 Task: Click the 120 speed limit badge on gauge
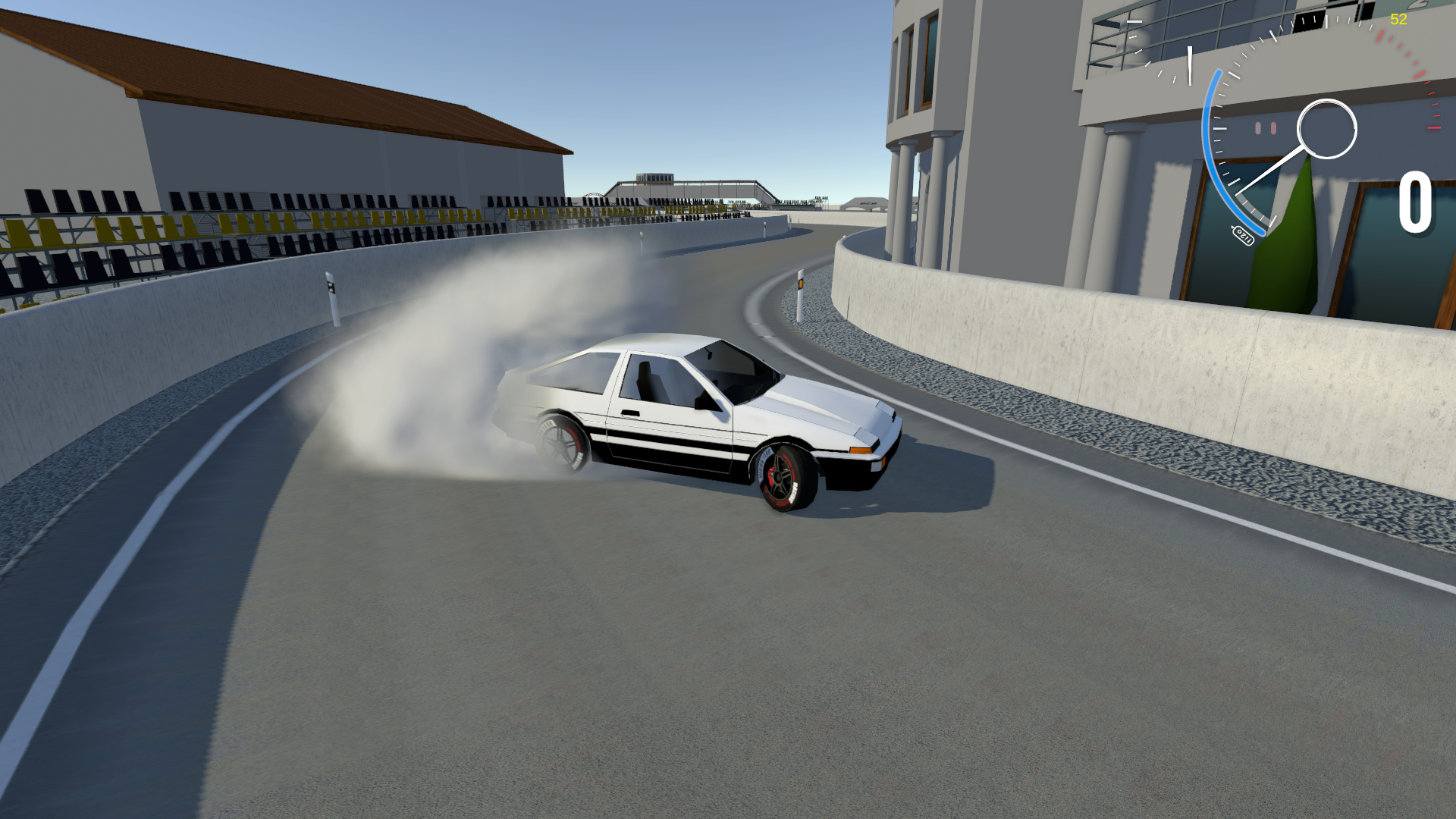click(1244, 234)
